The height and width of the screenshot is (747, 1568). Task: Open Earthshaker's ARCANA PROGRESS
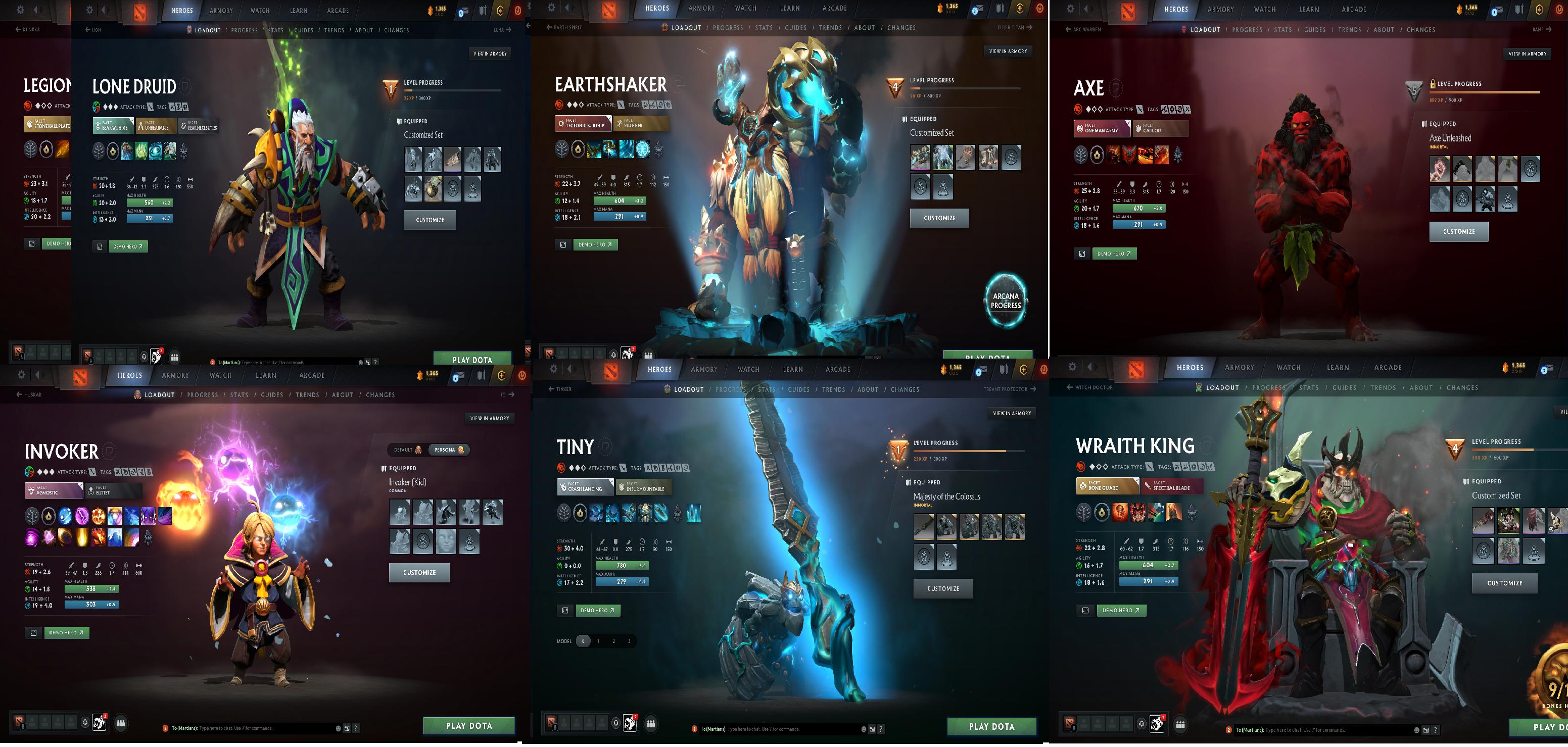click(x=1005, y=301)
